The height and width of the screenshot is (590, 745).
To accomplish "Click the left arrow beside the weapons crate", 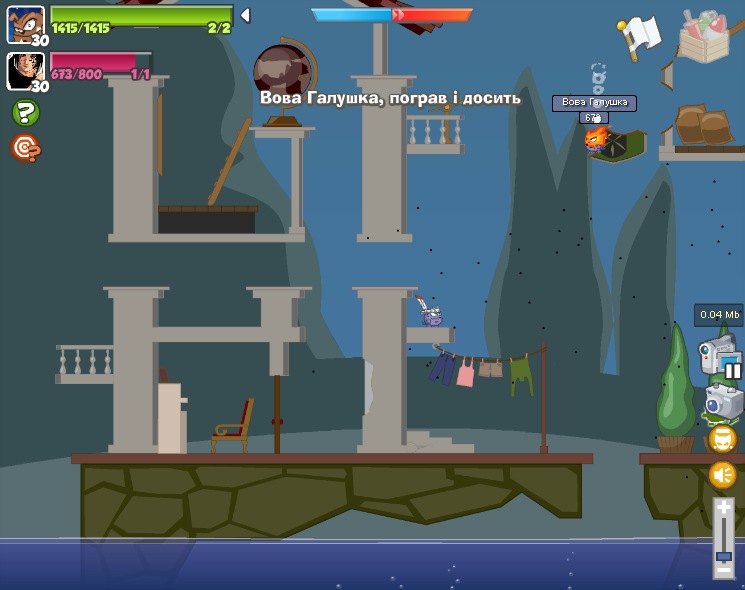I will coord(667,74).
